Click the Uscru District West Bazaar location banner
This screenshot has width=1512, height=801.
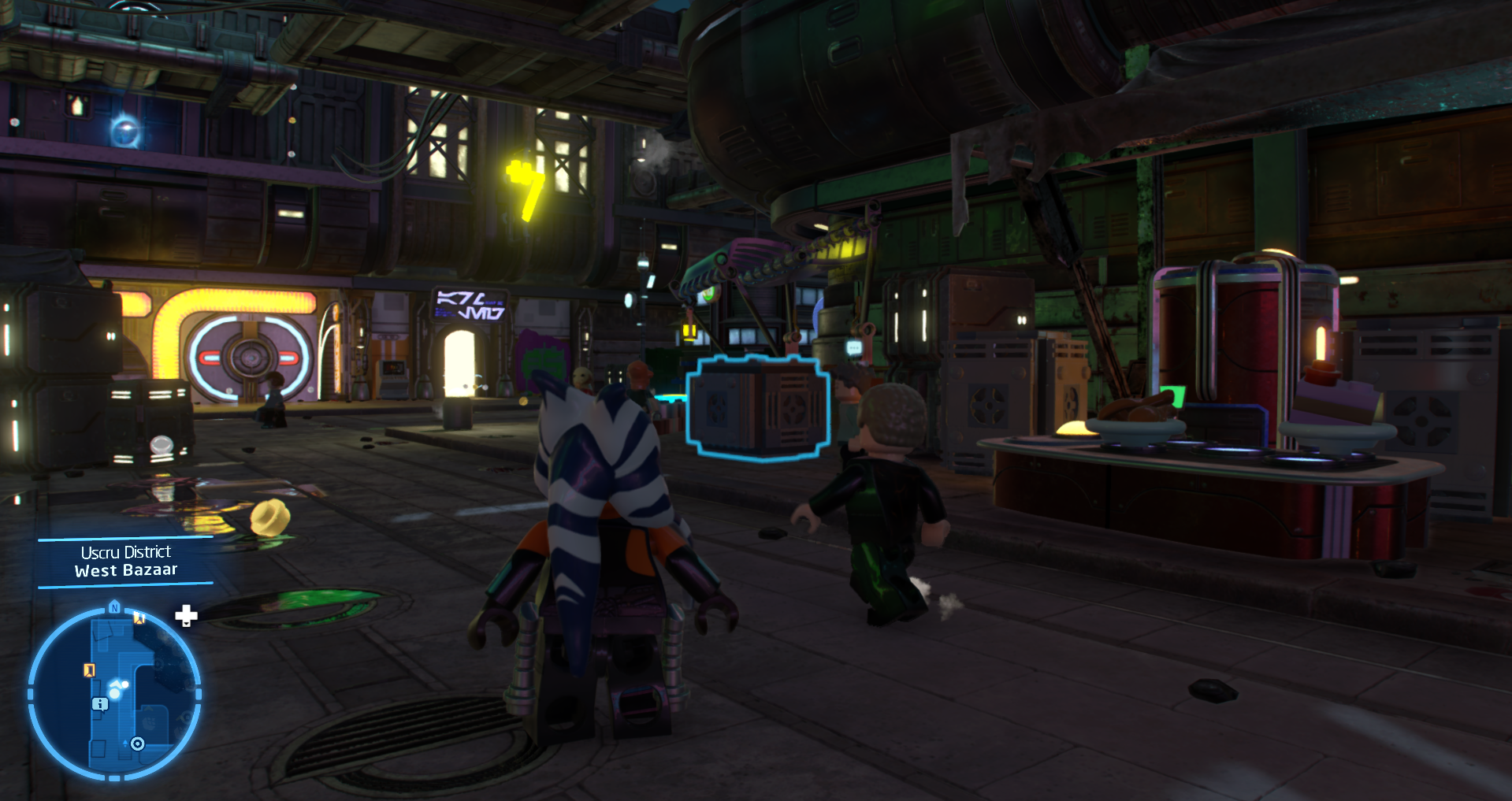coord(126,561)
